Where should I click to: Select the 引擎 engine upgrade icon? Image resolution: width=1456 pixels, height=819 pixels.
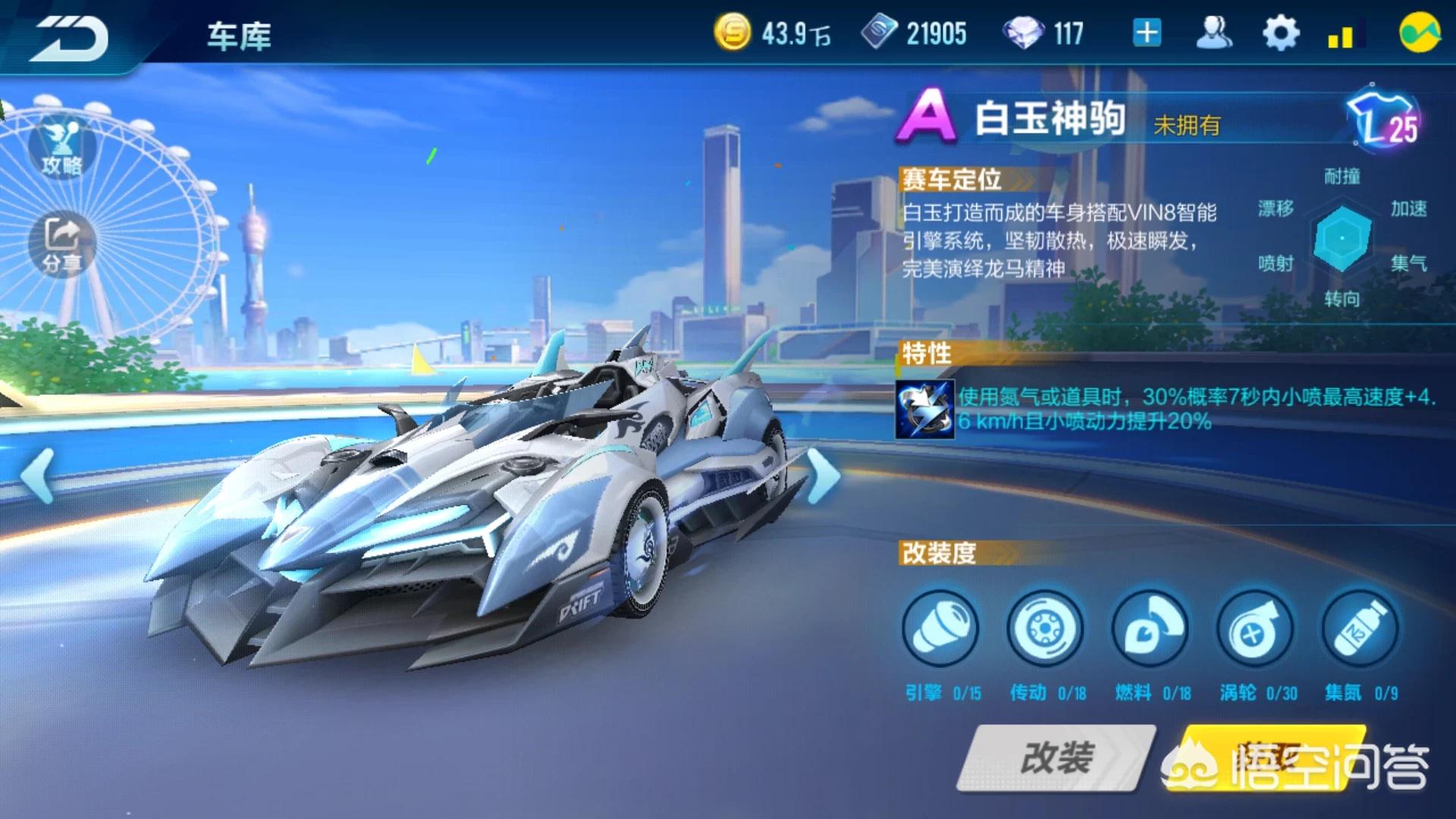coord(940,629)
